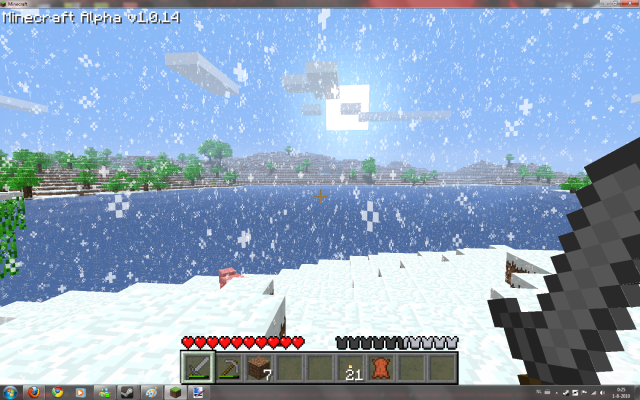640x400 pixels.
Task: Select the pickaxe hotbar slot
Action: pos(229,367)
